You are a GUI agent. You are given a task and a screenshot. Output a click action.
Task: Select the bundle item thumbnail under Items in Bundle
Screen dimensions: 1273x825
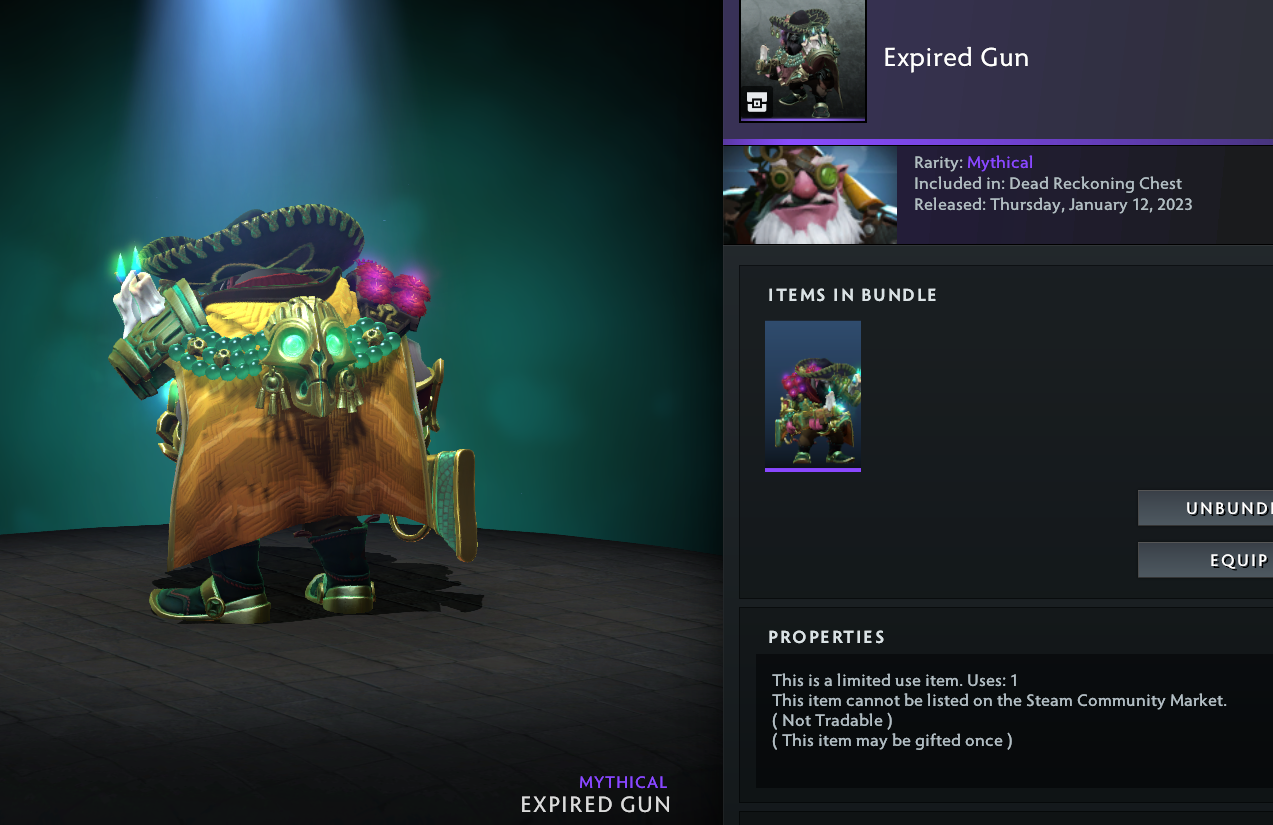point(812,394)
